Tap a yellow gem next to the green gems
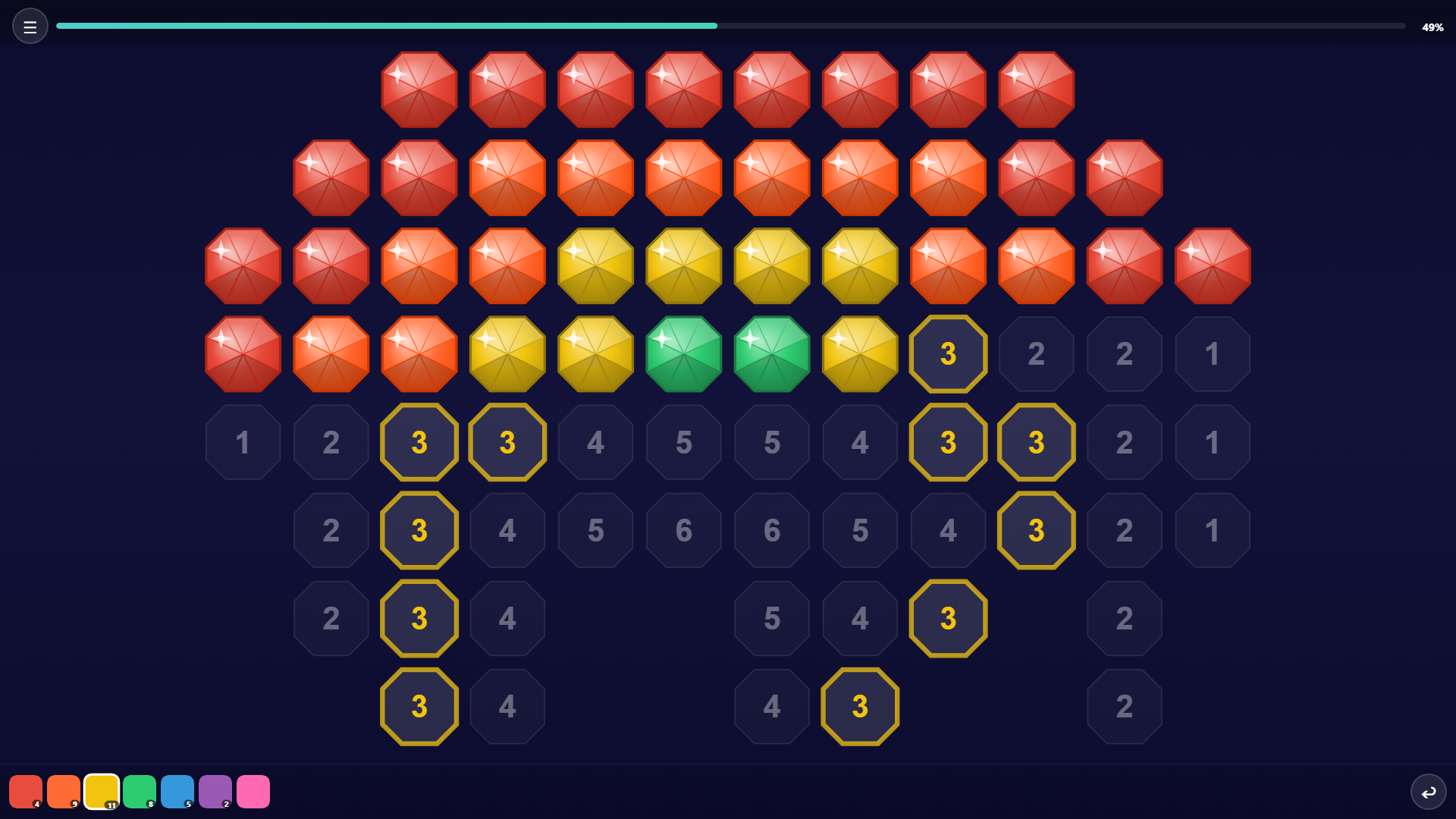 (x=859, y=353)
